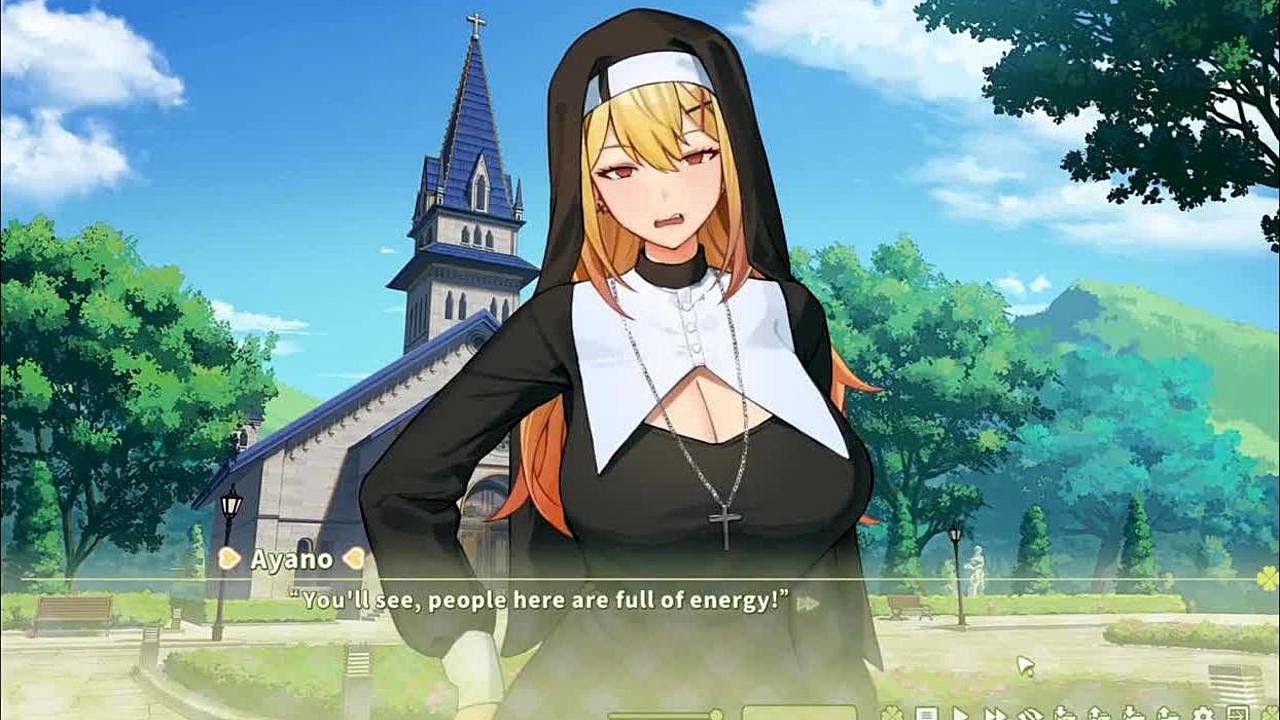Hide the text box with the eye icon
This screenshot has height=720, width=1280.
point(1030,714)
